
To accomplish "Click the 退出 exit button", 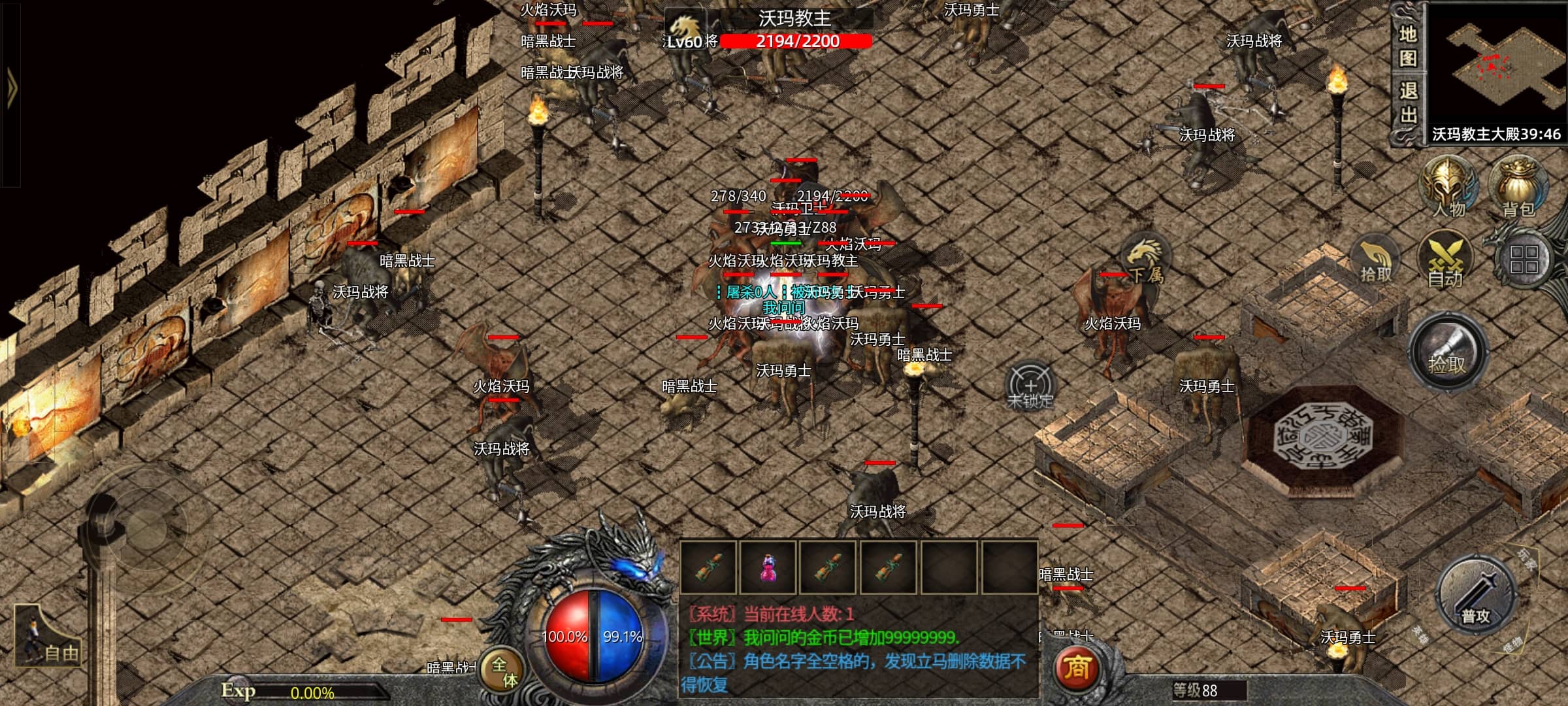I will coord(1408,103).
